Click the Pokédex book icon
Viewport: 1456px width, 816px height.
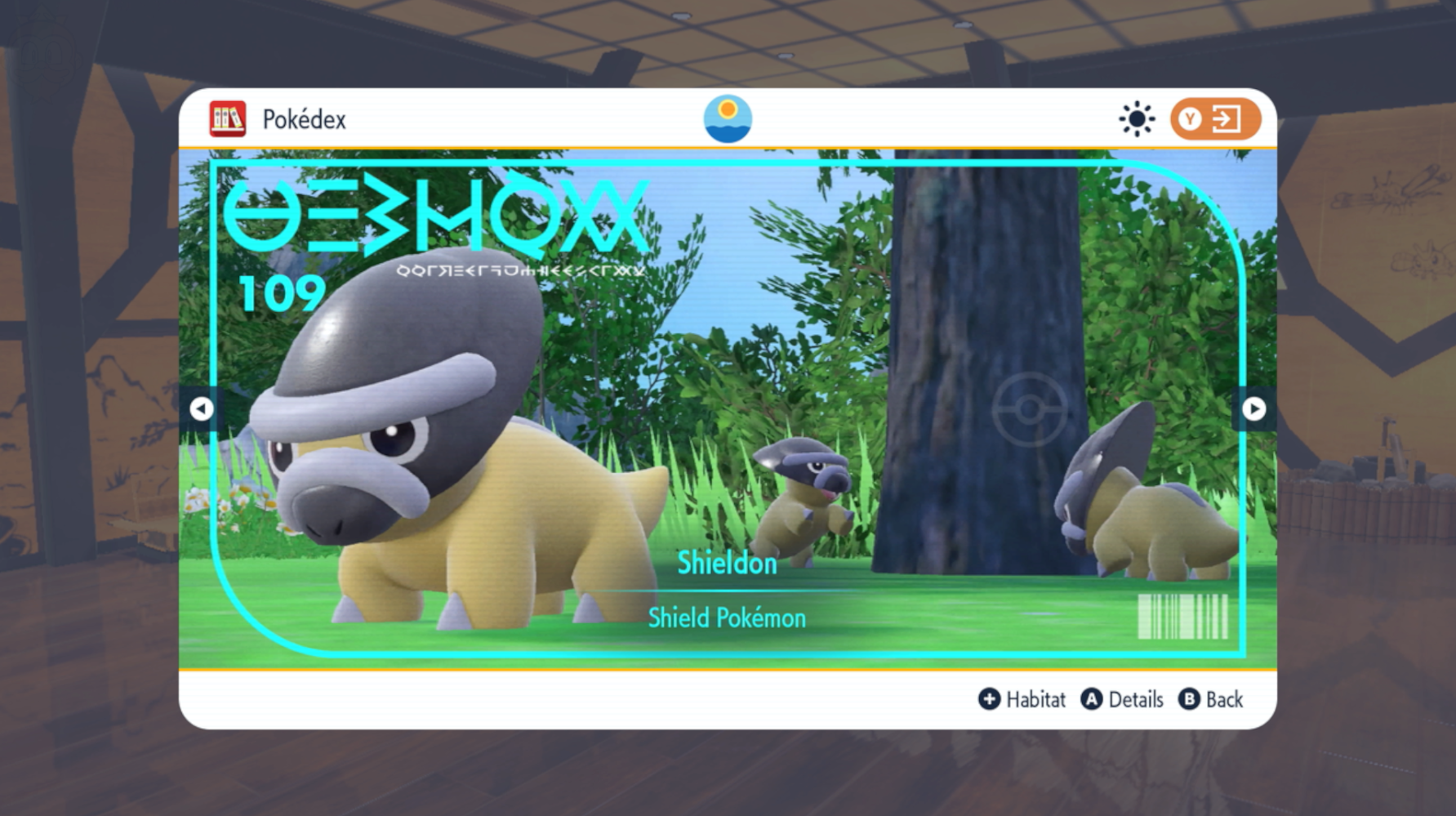pyautogui.click(x=226, y=118)
